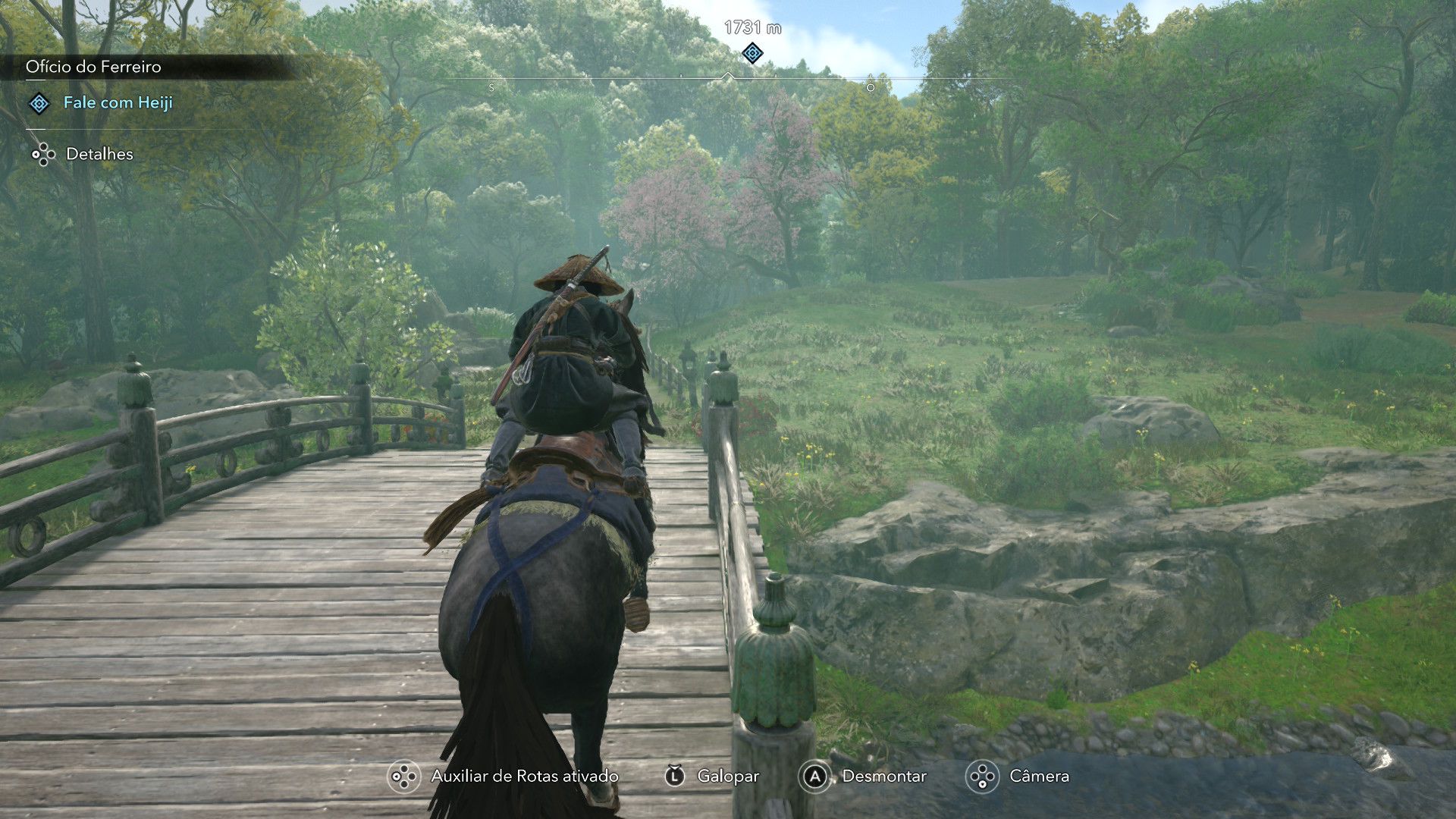1456x819 pixels.
Task: Select the 'Fale com Heiji' quest objective
Action: [x=118, y=102]
